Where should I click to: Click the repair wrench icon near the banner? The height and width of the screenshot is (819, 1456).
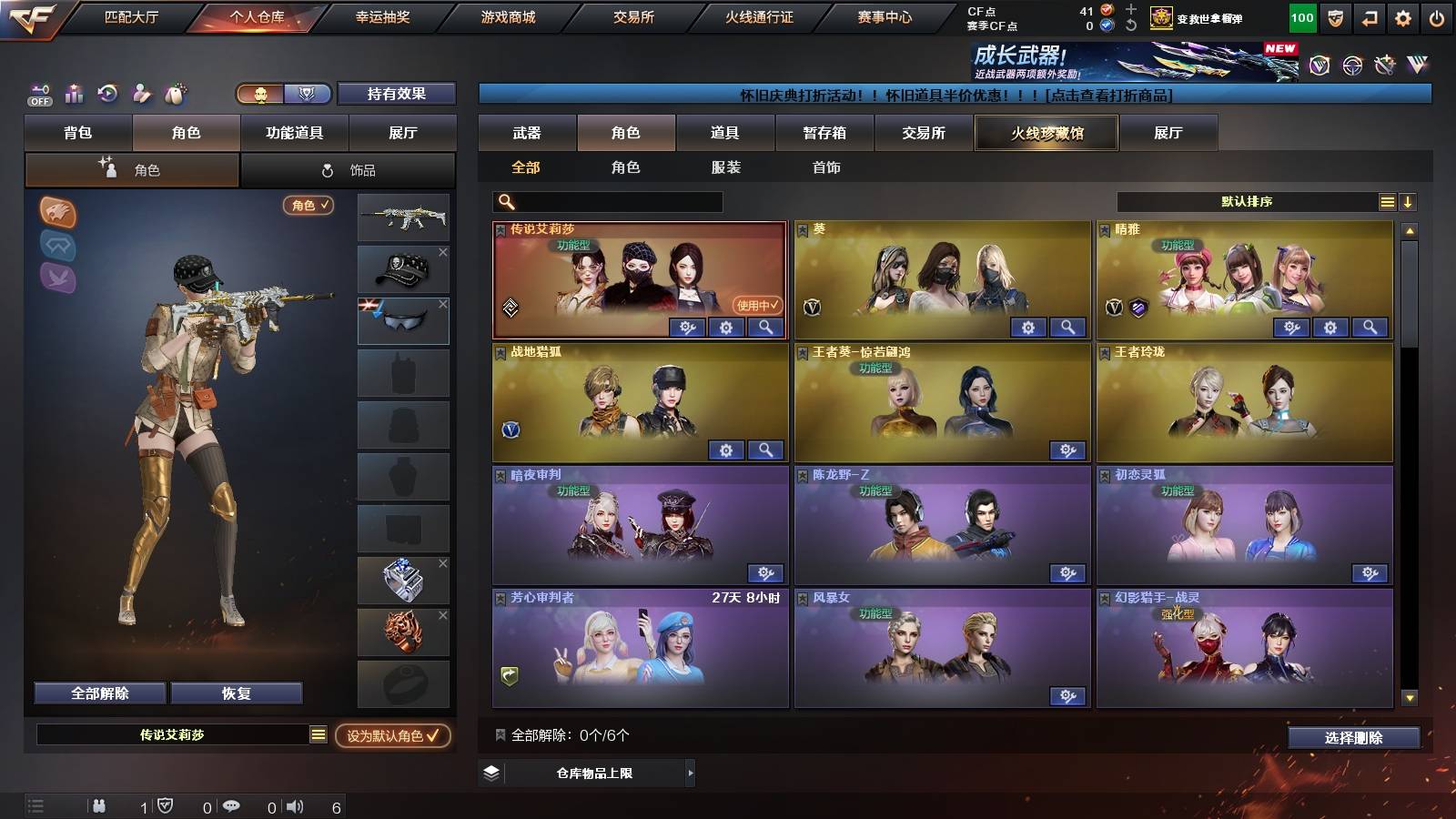pyautogui.click(x=1384, y=66)
